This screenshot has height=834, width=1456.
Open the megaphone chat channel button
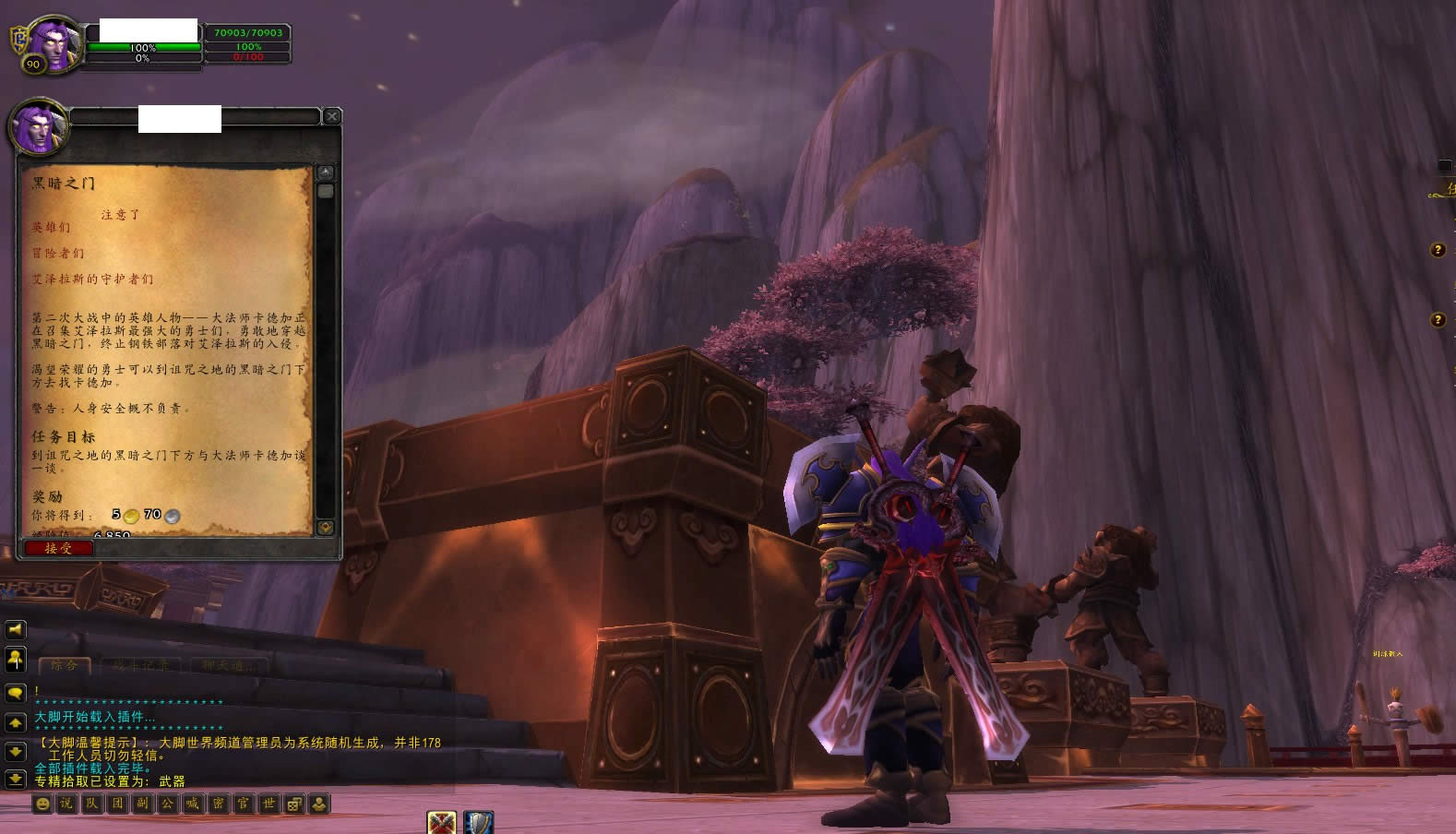tap(16, 630)
